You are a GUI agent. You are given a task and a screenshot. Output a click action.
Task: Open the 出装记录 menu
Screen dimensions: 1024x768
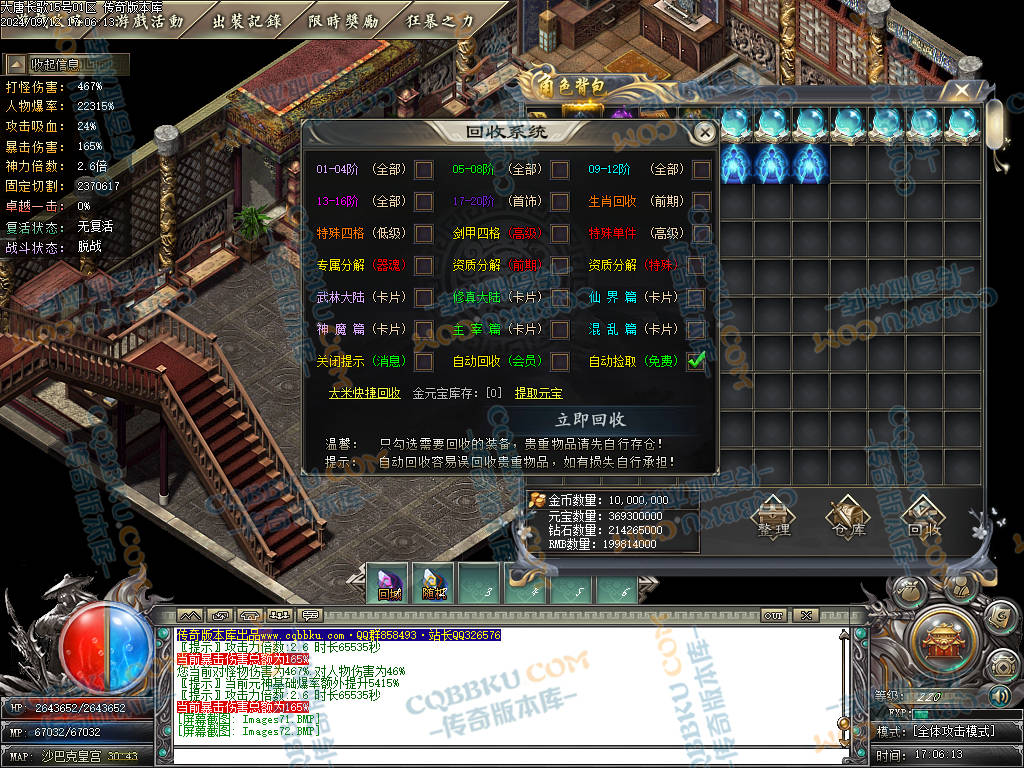(x=247, y=21)
